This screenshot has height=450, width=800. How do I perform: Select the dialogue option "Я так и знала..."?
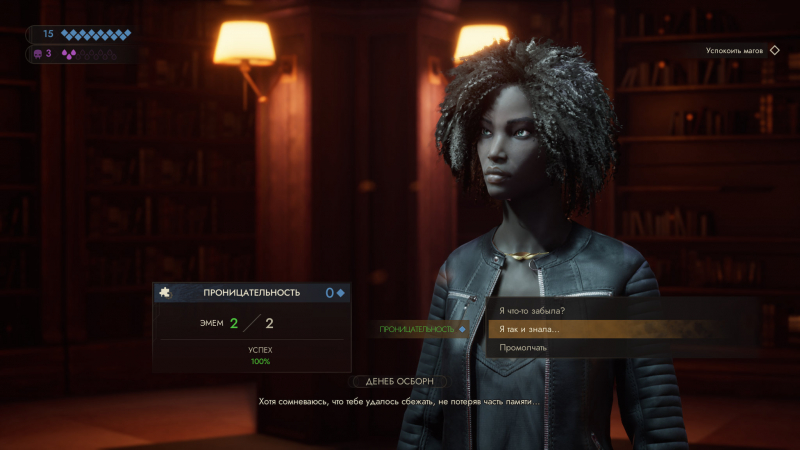coord(530,329)
